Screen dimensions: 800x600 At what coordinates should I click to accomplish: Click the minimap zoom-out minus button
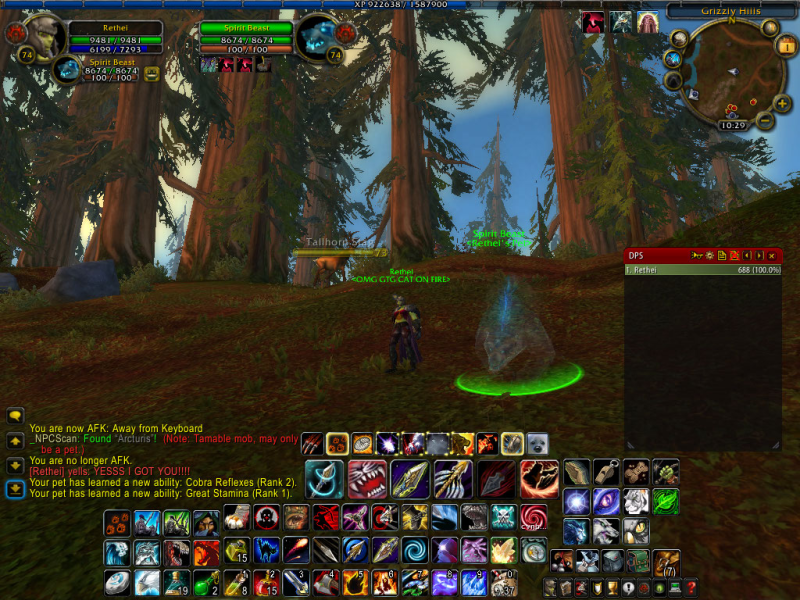(x=765, y=121)
